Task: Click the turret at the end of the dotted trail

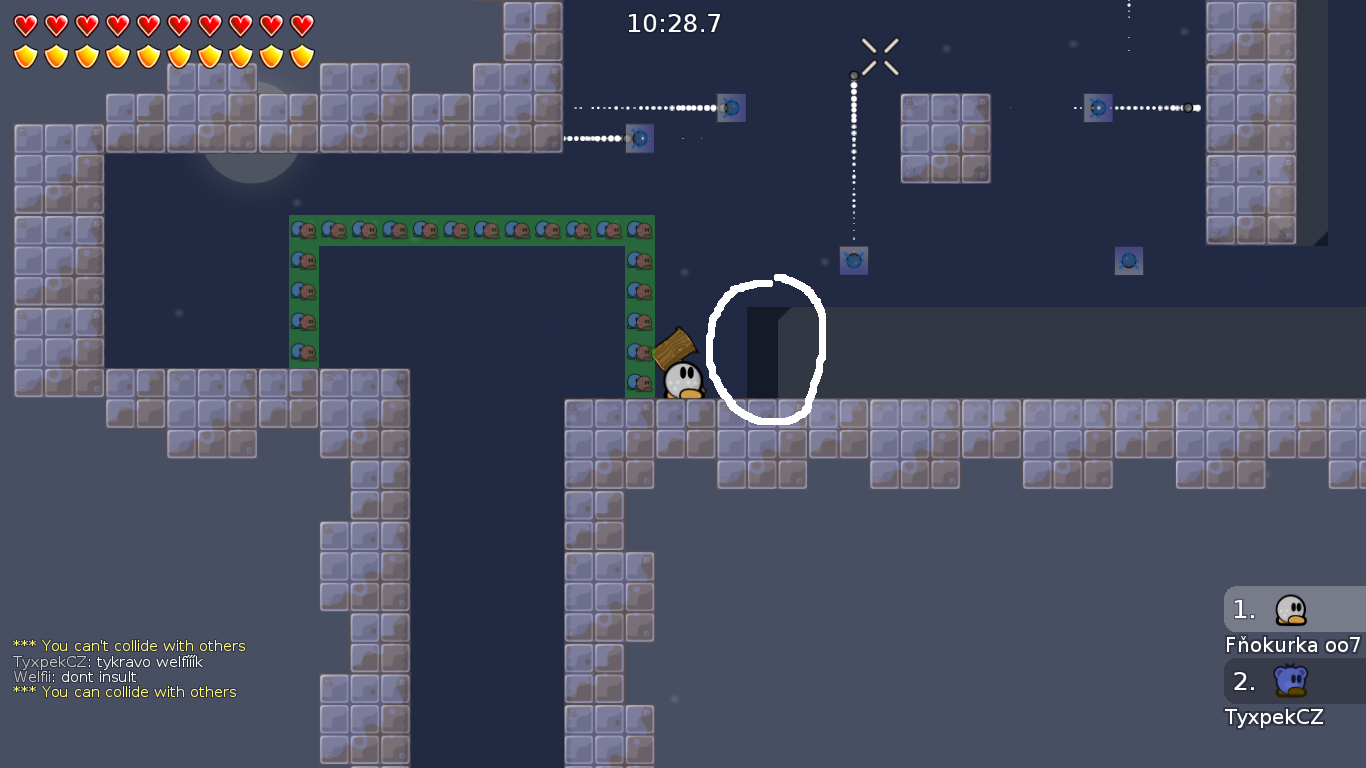Action: [x=731, y=108]
